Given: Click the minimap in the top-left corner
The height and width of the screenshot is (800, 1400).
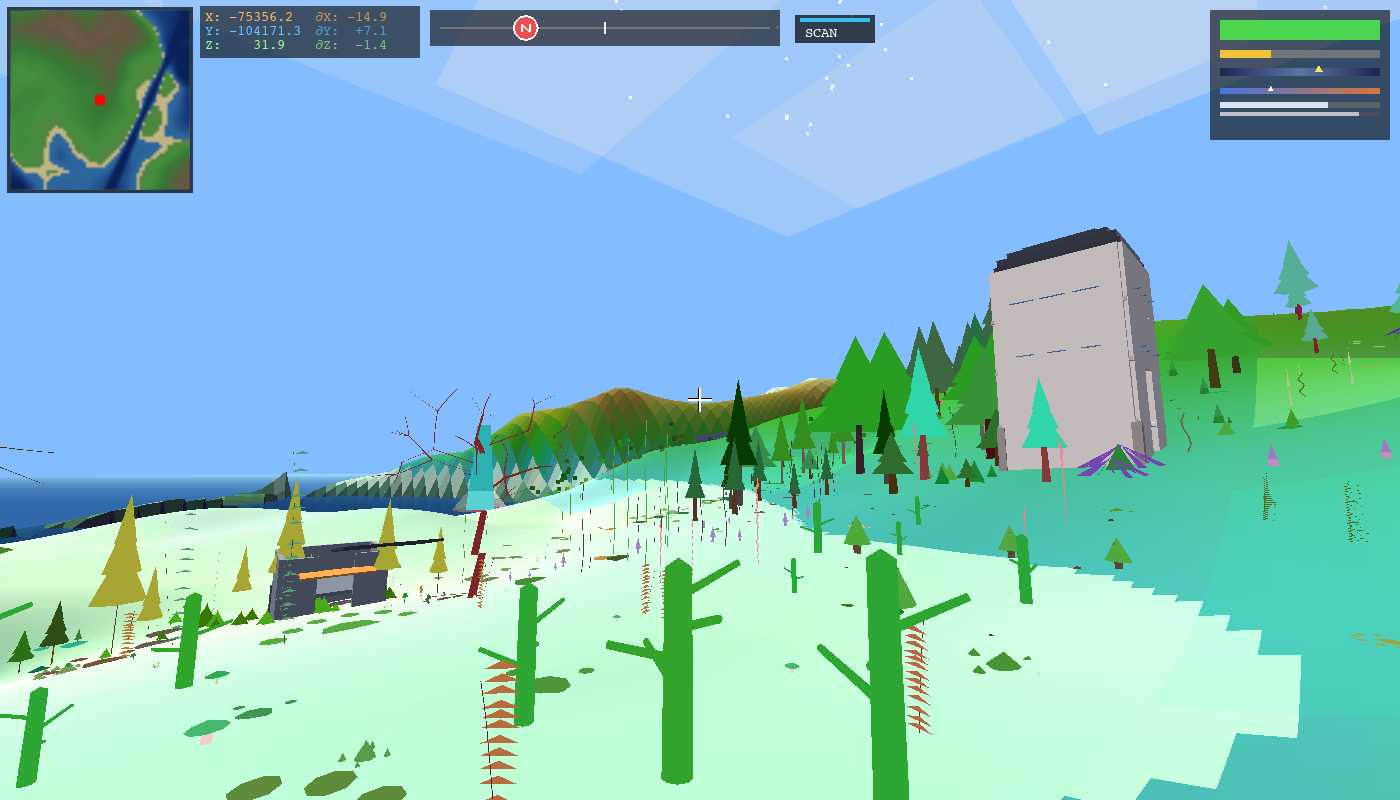Looking at the screenshot, I should [100, 100].
